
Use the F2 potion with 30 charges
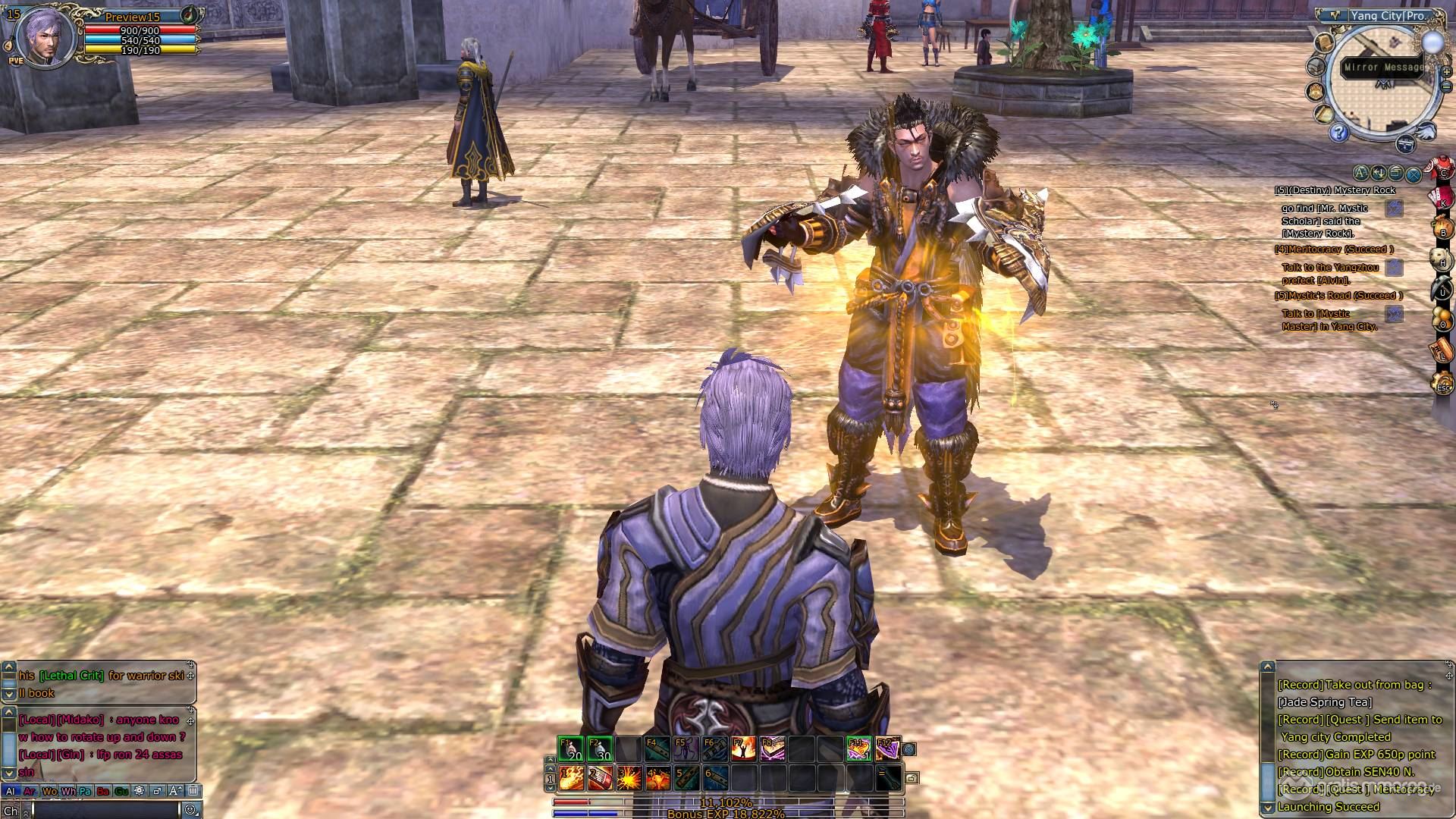pyautogui.click(x=600, y=749)
